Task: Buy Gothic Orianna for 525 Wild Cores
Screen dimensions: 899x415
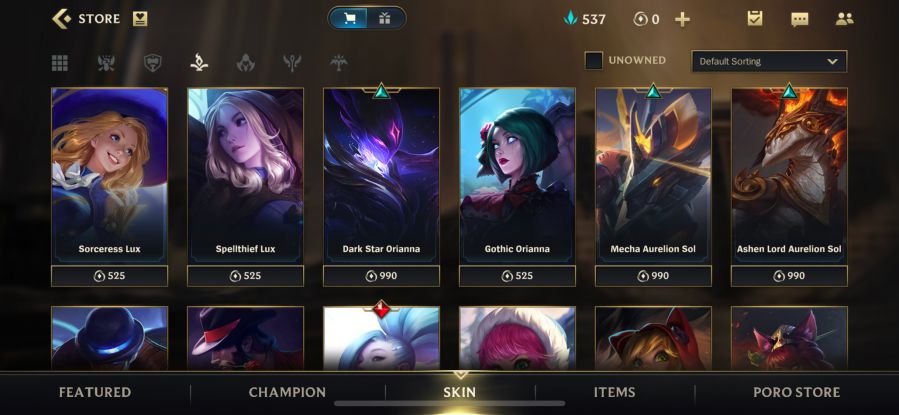Action: point(517,275)
